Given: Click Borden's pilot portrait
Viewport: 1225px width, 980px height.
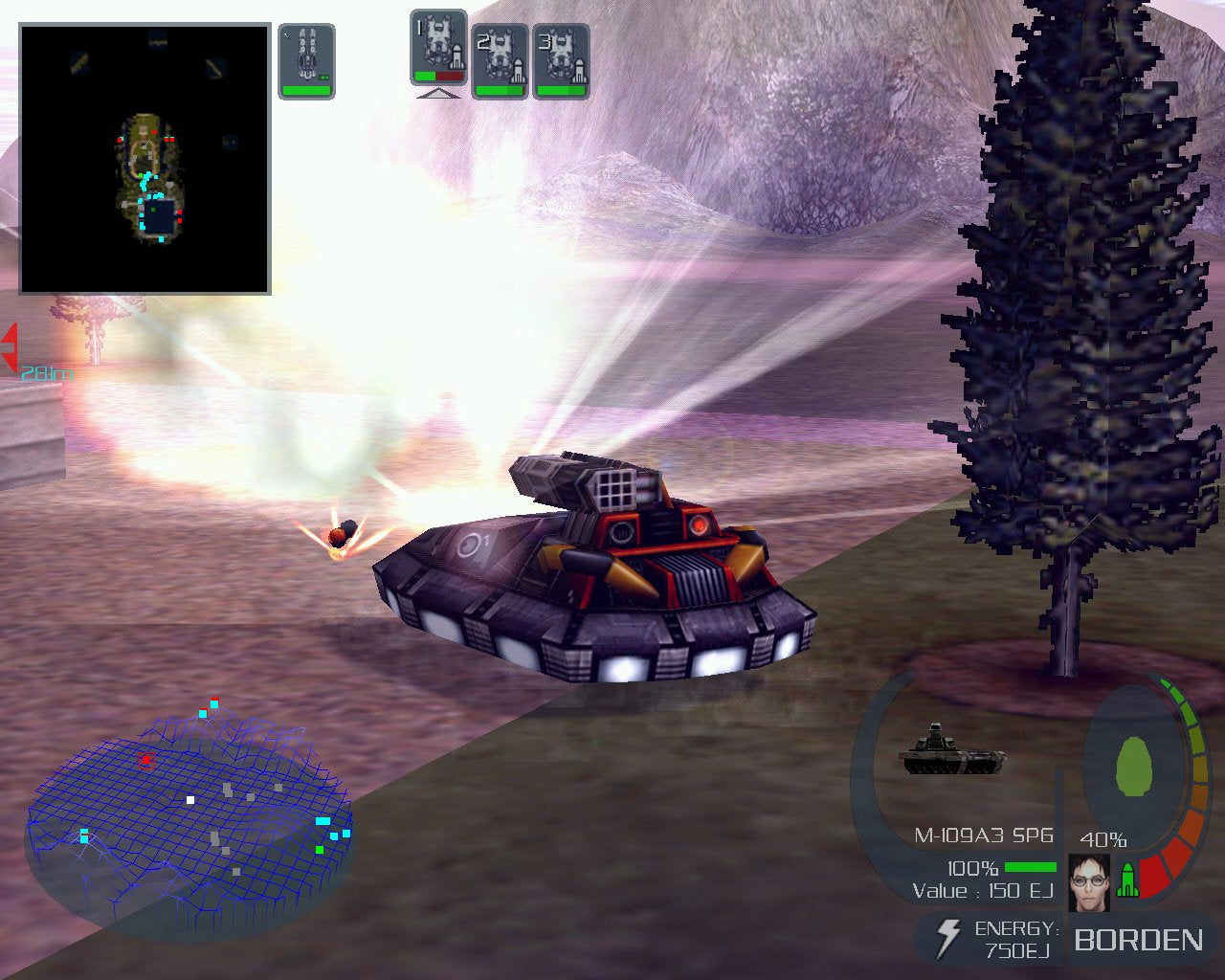Looking at the screenshot, I should point(1089,881).
